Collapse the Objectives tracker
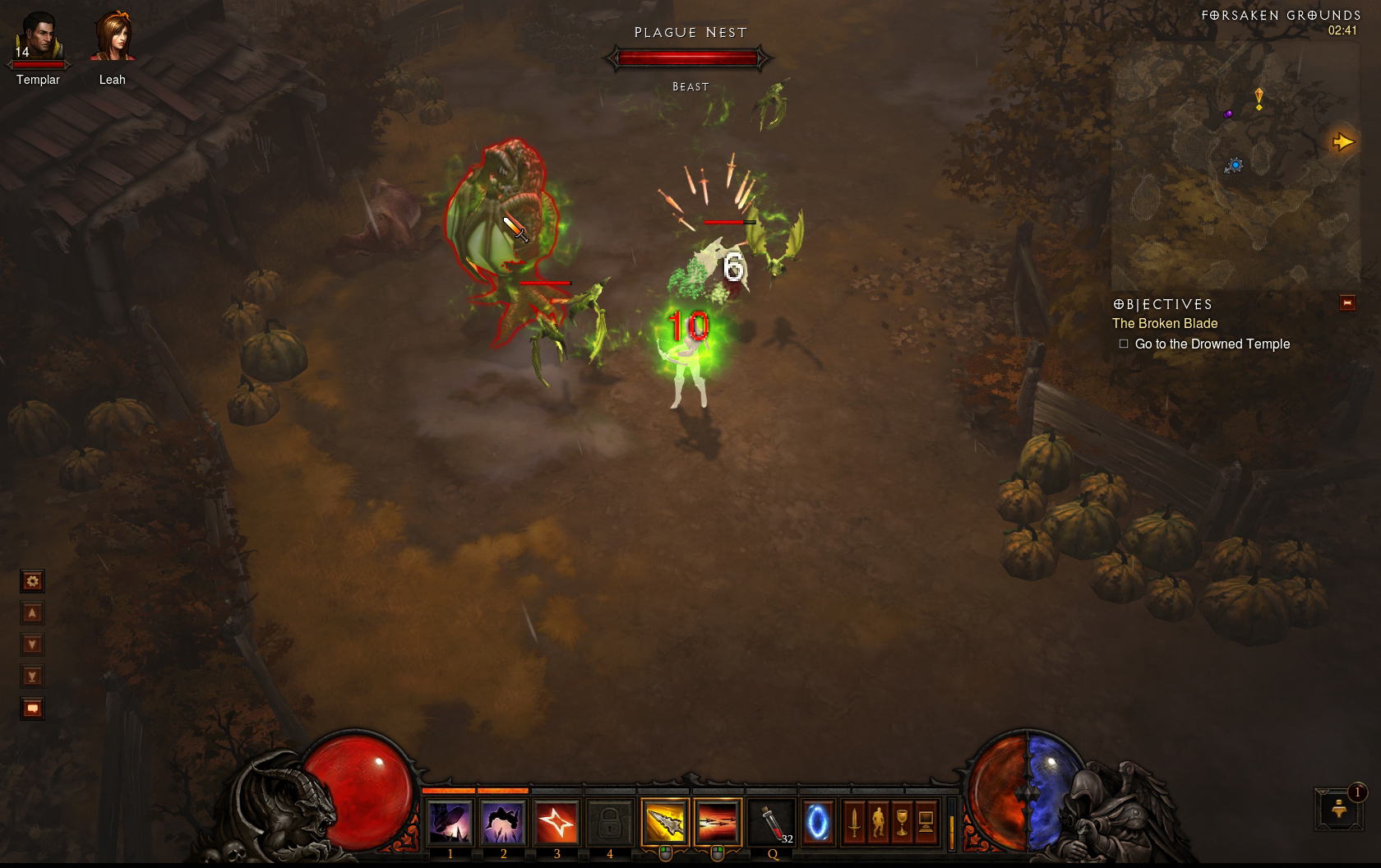The height and width of the screenshot is (868, 1381). 1347,303
